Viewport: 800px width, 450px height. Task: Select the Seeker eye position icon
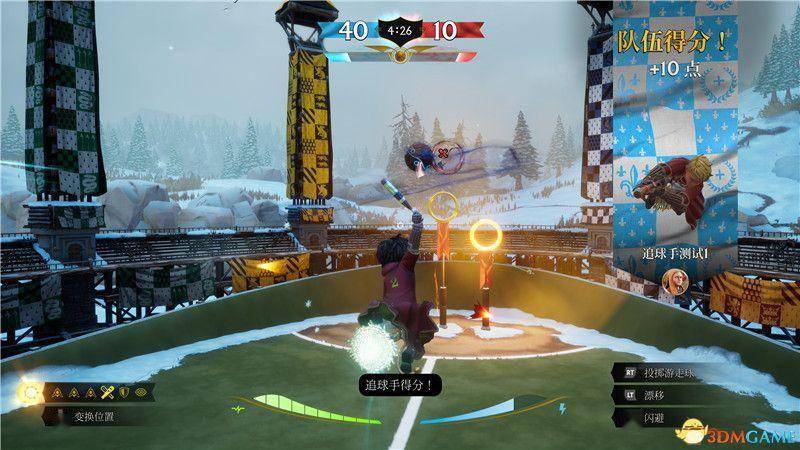pyautogui.click(x=141, y=392)
